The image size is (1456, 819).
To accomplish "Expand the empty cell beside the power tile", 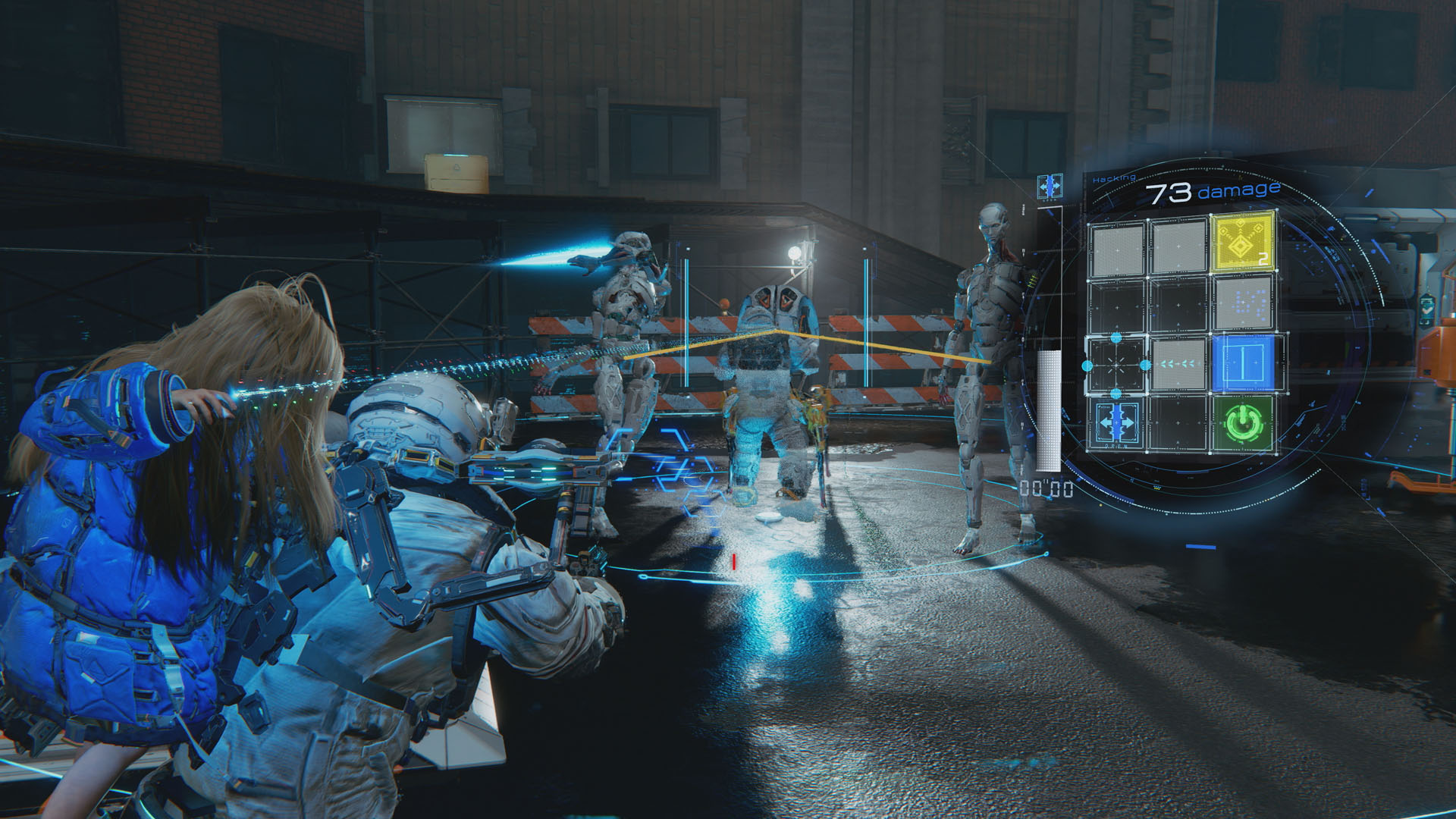I will click(1178, 422).
